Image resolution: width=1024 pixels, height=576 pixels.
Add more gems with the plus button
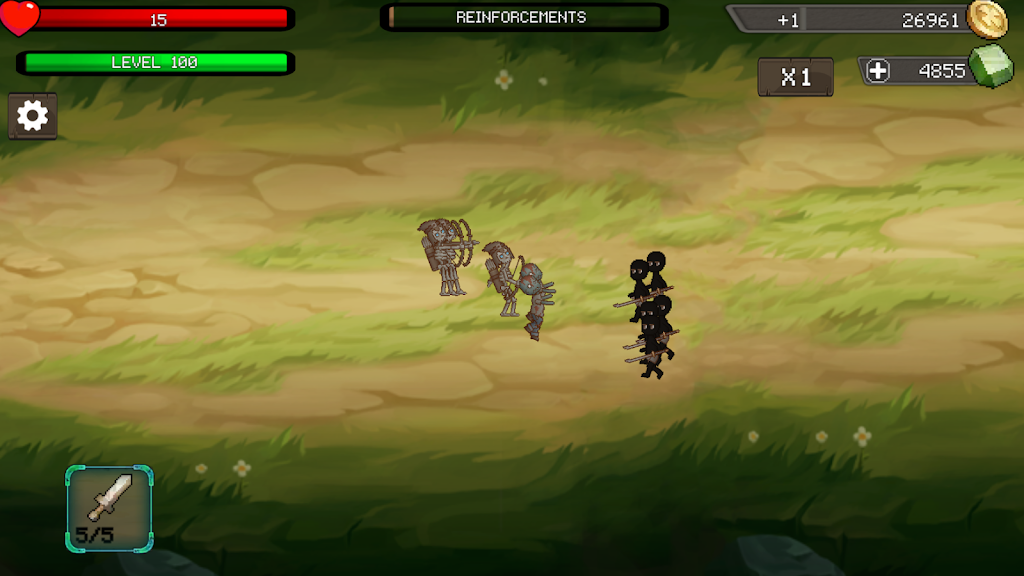point(878,71)
